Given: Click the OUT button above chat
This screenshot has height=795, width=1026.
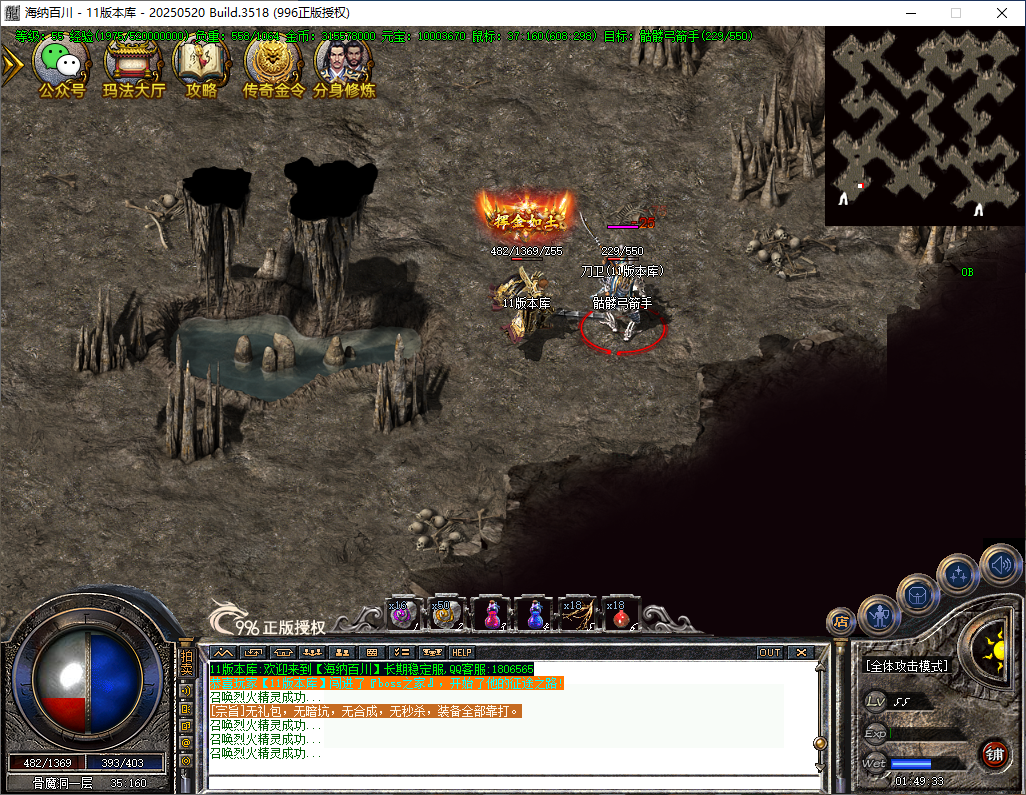Looking at the screenshot, I should (x=769, y=652).
